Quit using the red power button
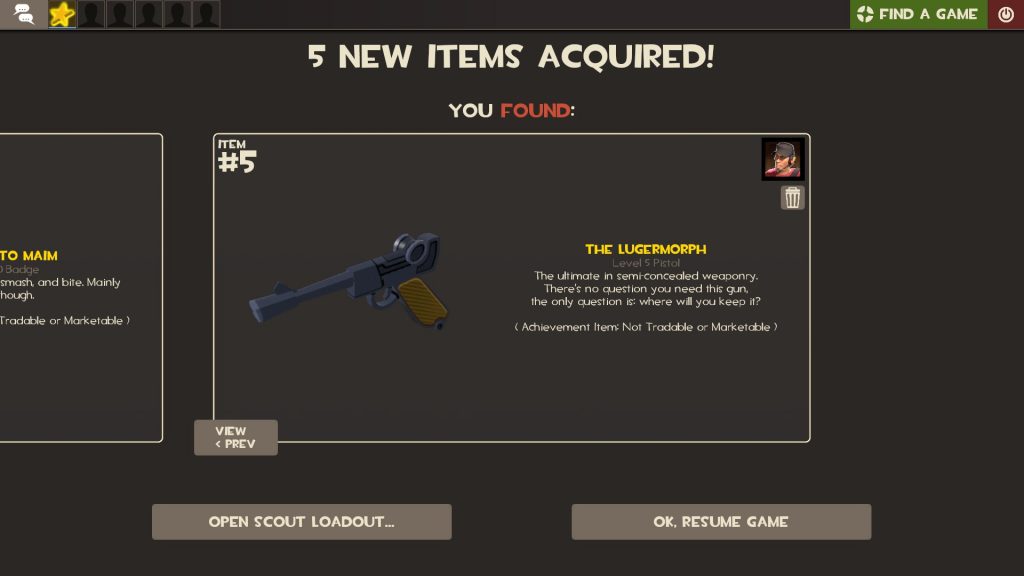This screenshot has width=1024, height=576. click(x=1006, y=14)
